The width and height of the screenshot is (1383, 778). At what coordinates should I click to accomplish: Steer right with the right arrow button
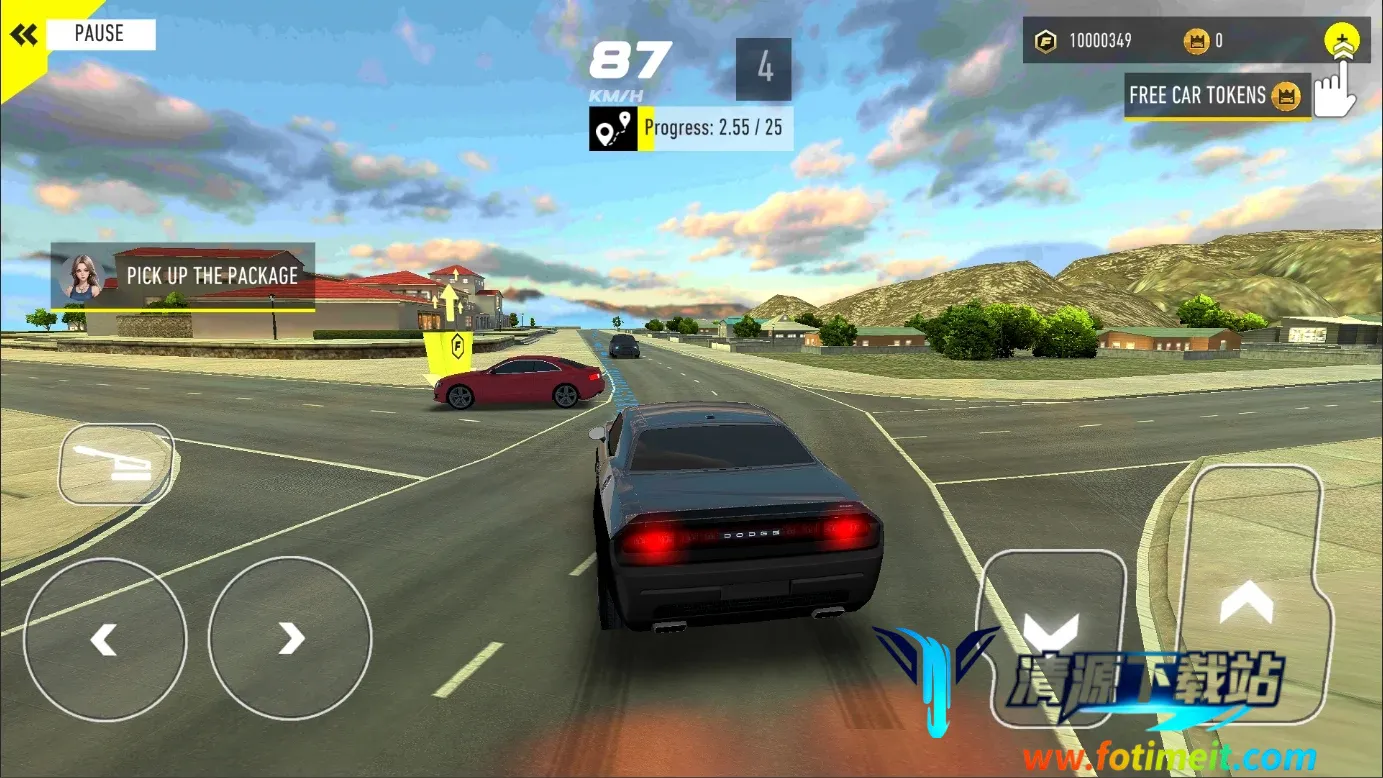click(290, 638)
